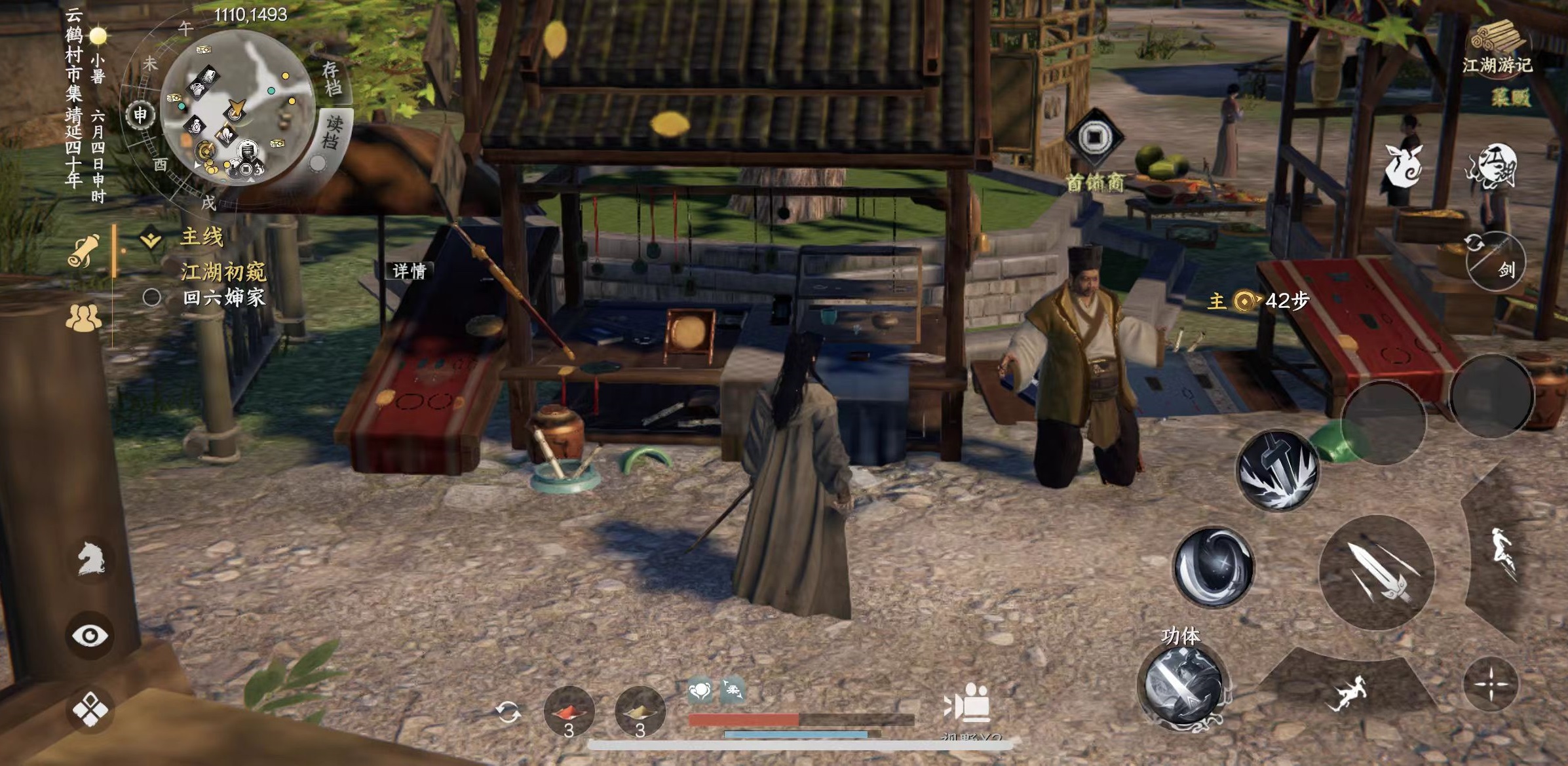
Task: Toggle the eye observation icon
Action: (x=90, y=635)
